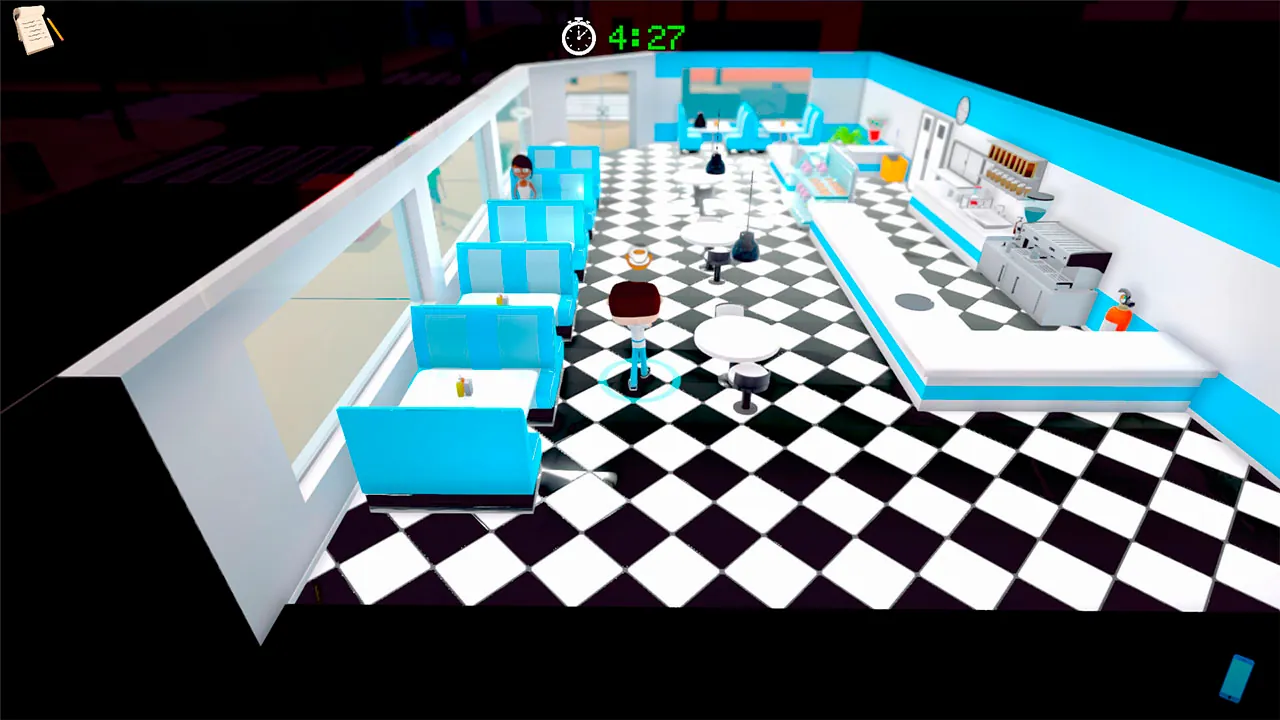Click the wall clock above the back counter
Image resolution: width=1280 pixels, height=720 pixels.
(961, 107)
